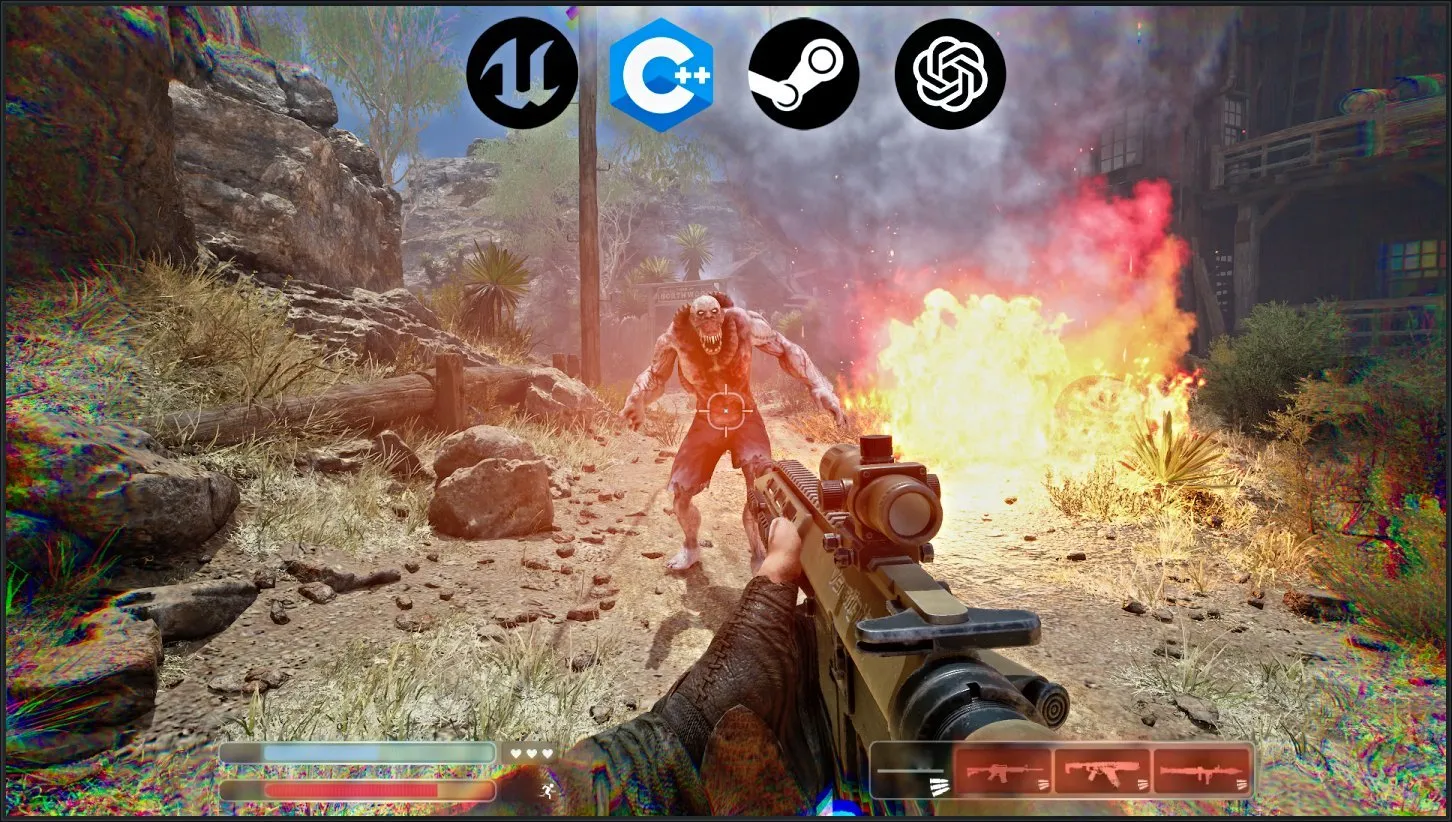The height and width of the screenshot is (822, 1452).
Task: Toggle the running figure sprint icon
Action: 546,790
